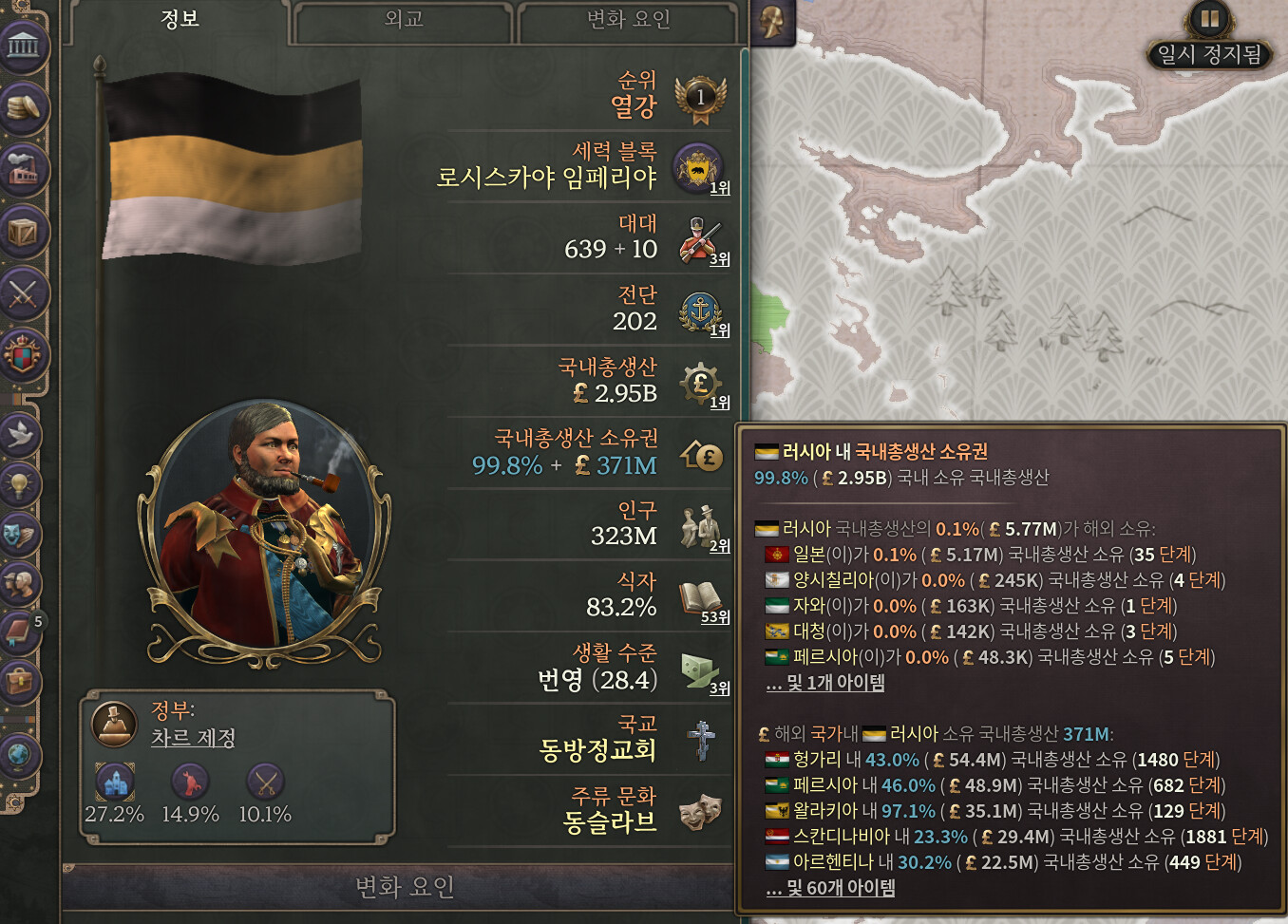This screenshot has width=1288, height=924.
Task: Select the 정보 tab
Action: [x=180, y=20]
